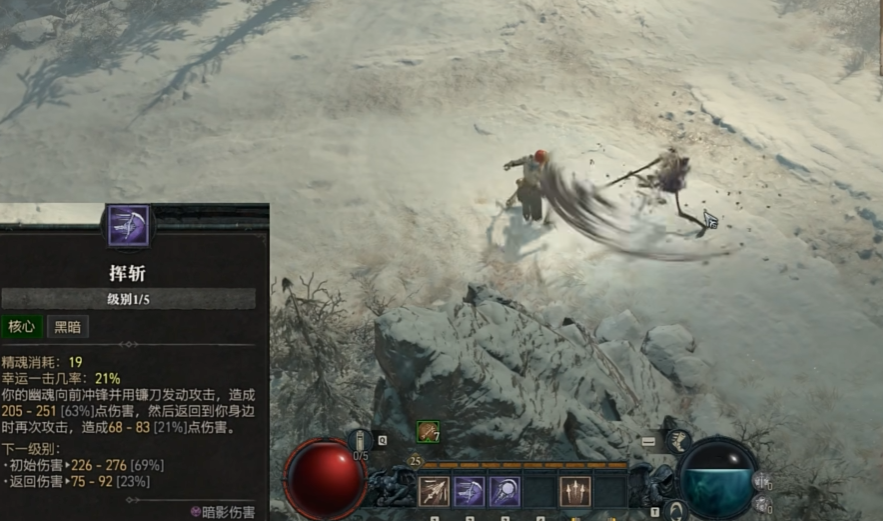Trigger the three-spikes skill slot
Screen dimensions: 883x521
pyautogui.click(x=575, y=491)
